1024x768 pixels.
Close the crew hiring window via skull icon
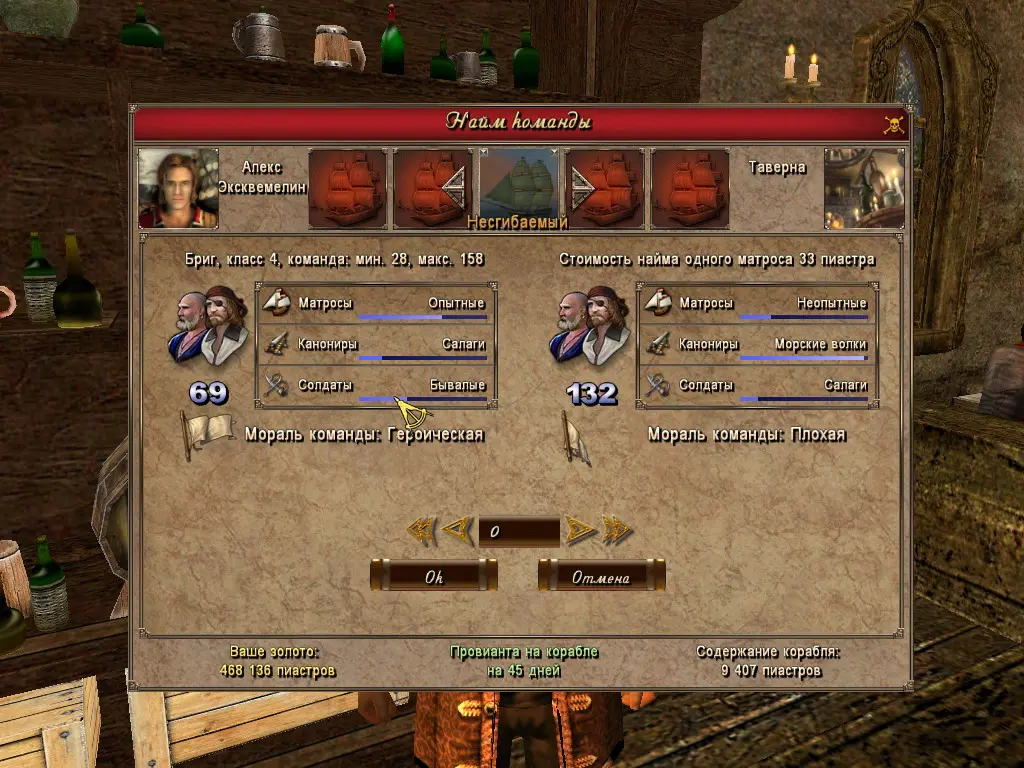tap(893, 124)
